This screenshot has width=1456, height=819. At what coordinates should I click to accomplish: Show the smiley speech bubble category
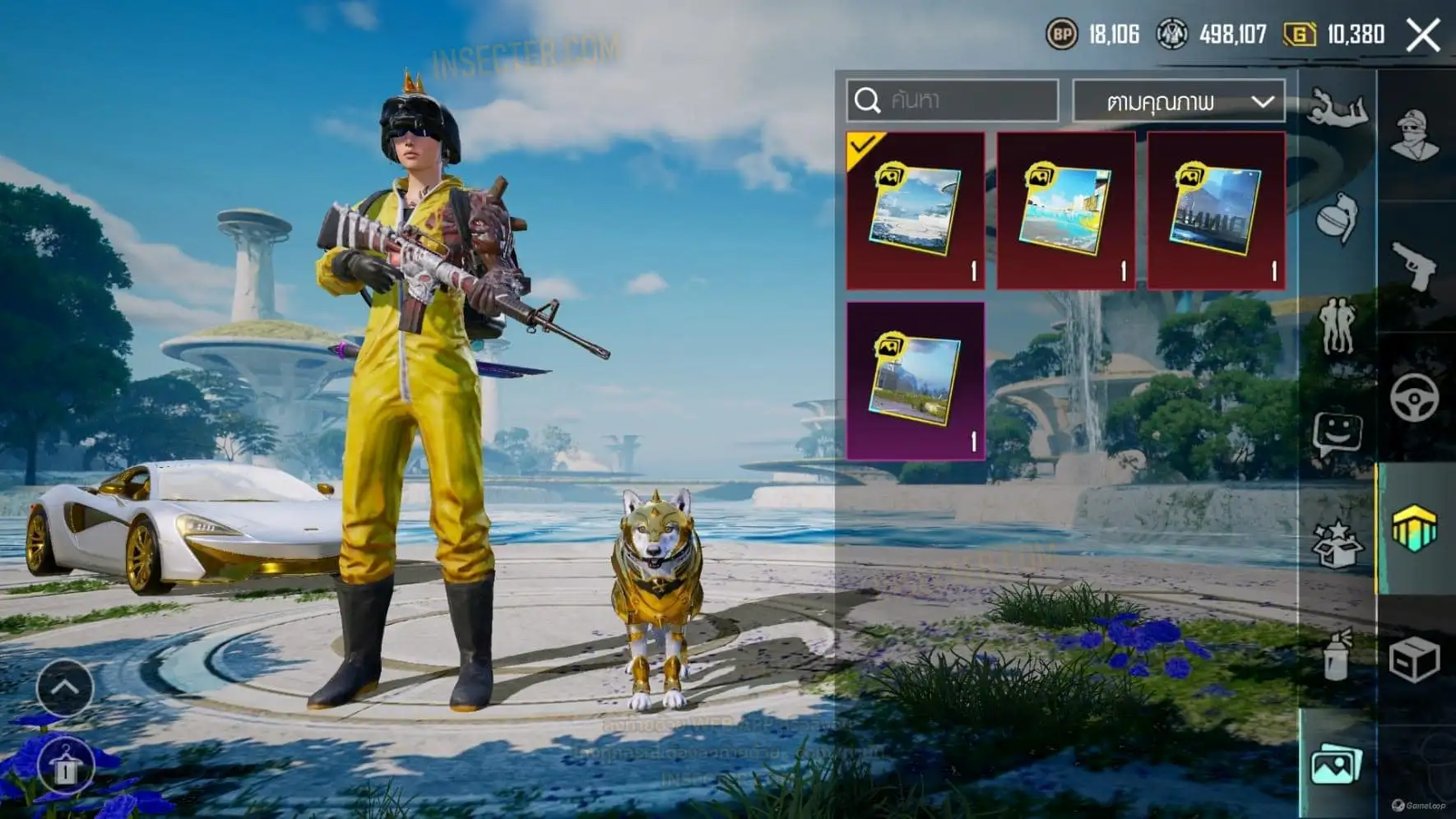(1337, 434)
